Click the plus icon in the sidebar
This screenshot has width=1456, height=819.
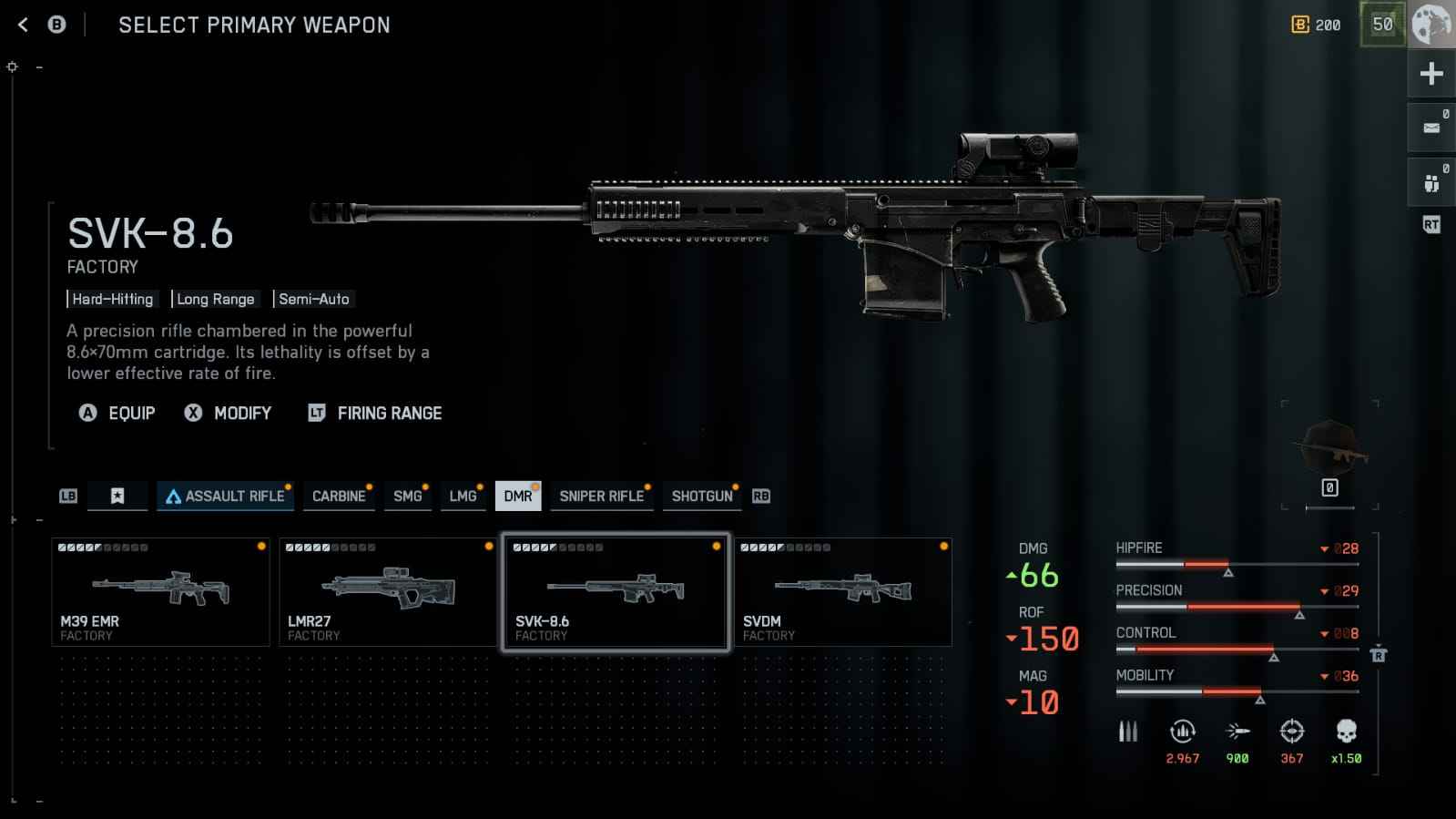pos(1431,74)
